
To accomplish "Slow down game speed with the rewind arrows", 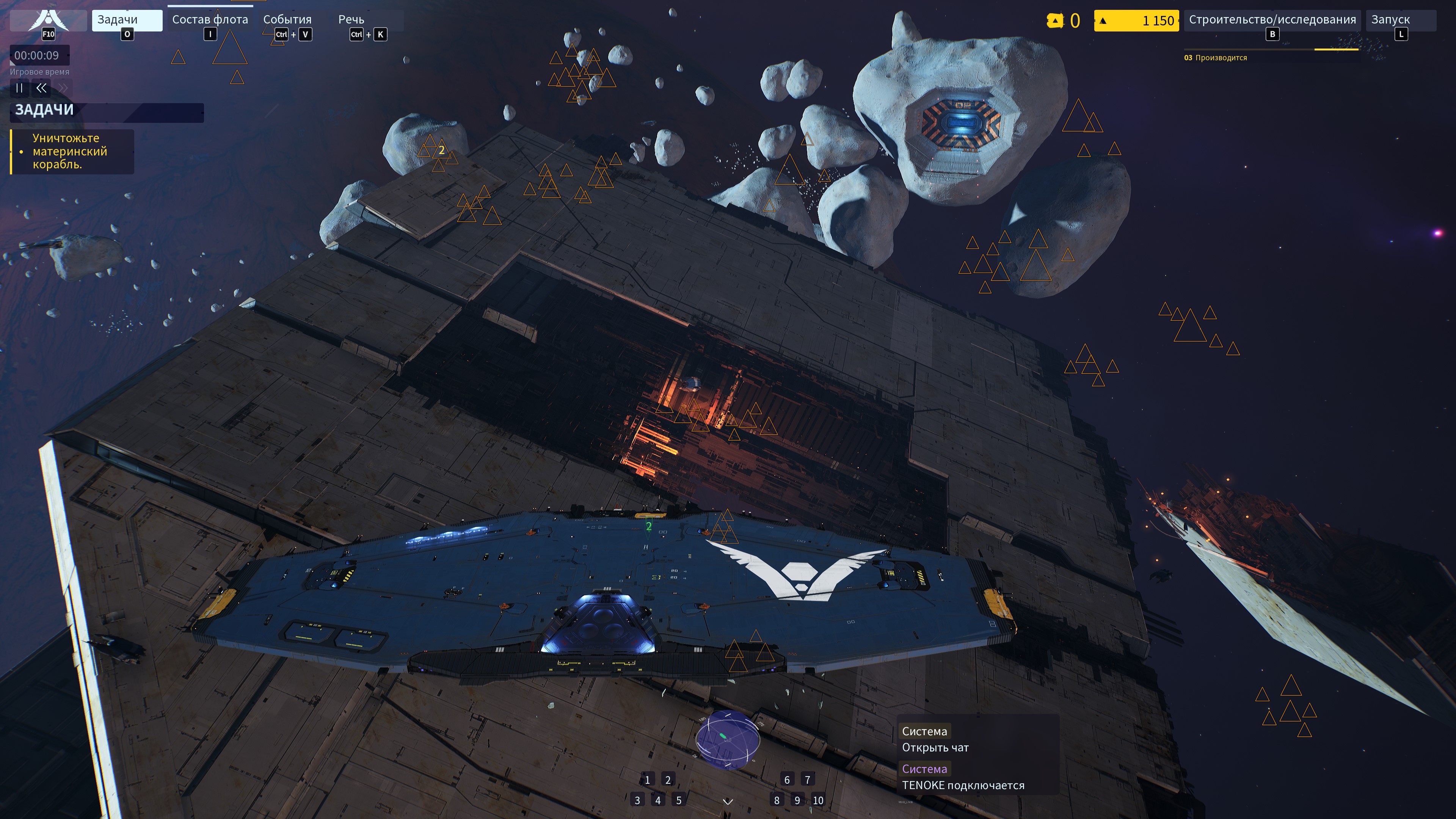I will click(41, 88).
